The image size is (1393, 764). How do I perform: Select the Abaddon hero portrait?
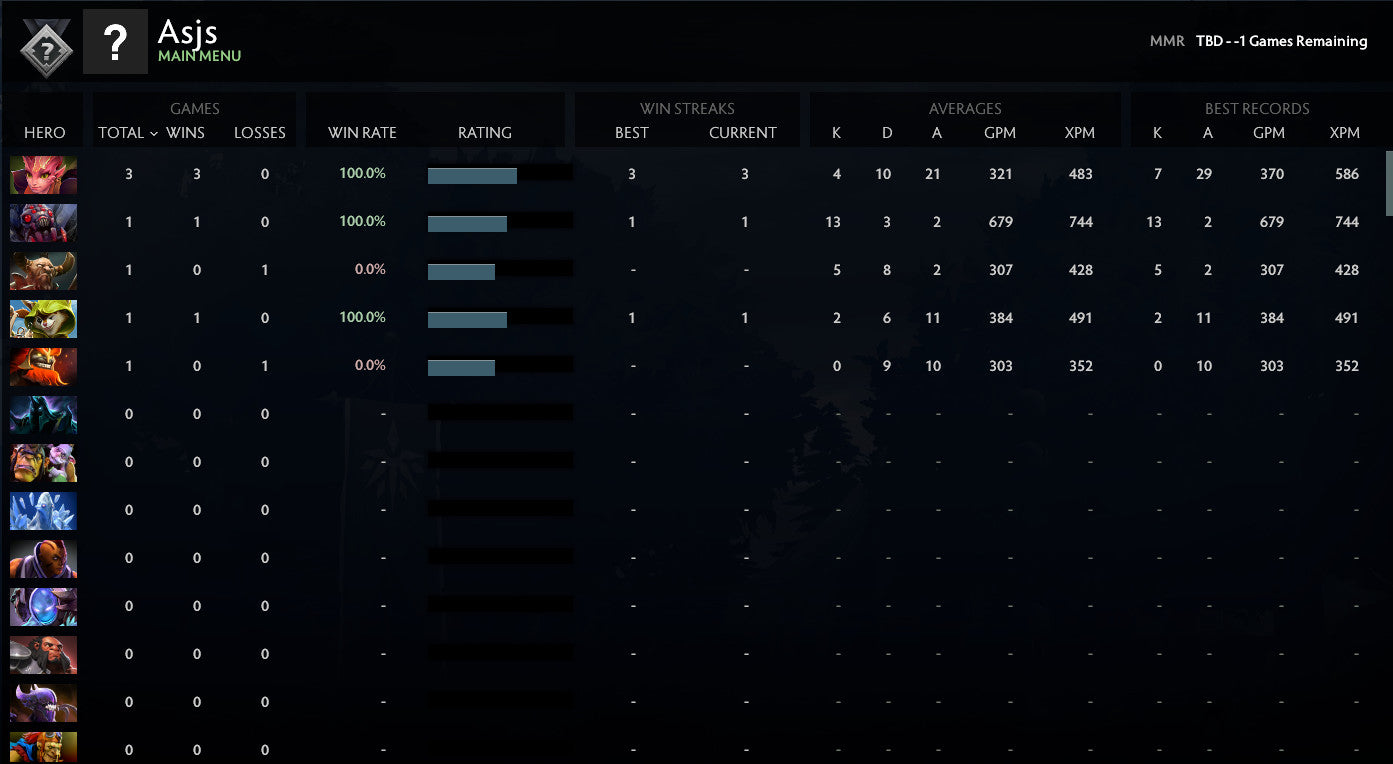click(x=43, y=414)
